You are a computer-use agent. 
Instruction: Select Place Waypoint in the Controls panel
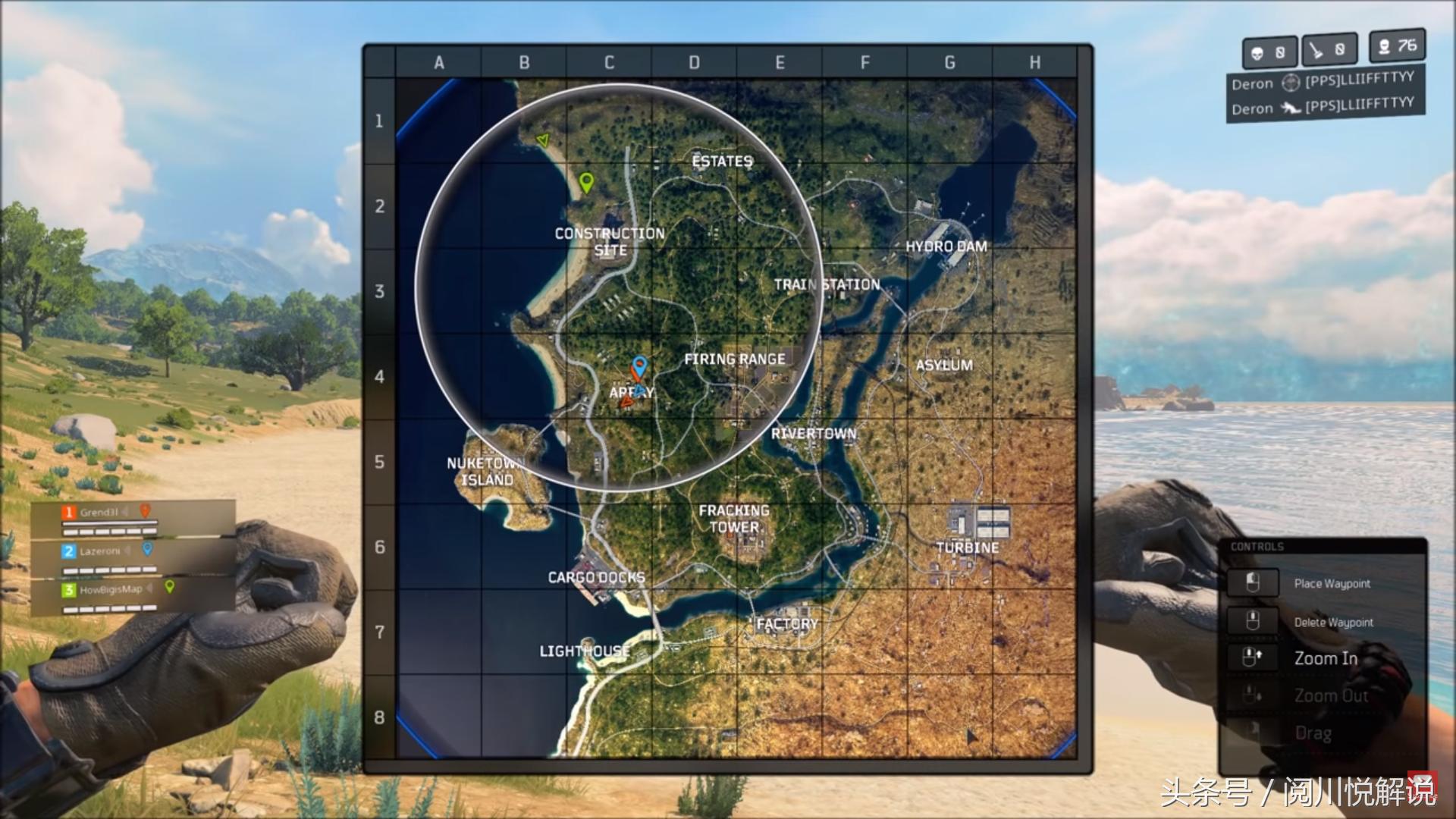click(1332, 584)
